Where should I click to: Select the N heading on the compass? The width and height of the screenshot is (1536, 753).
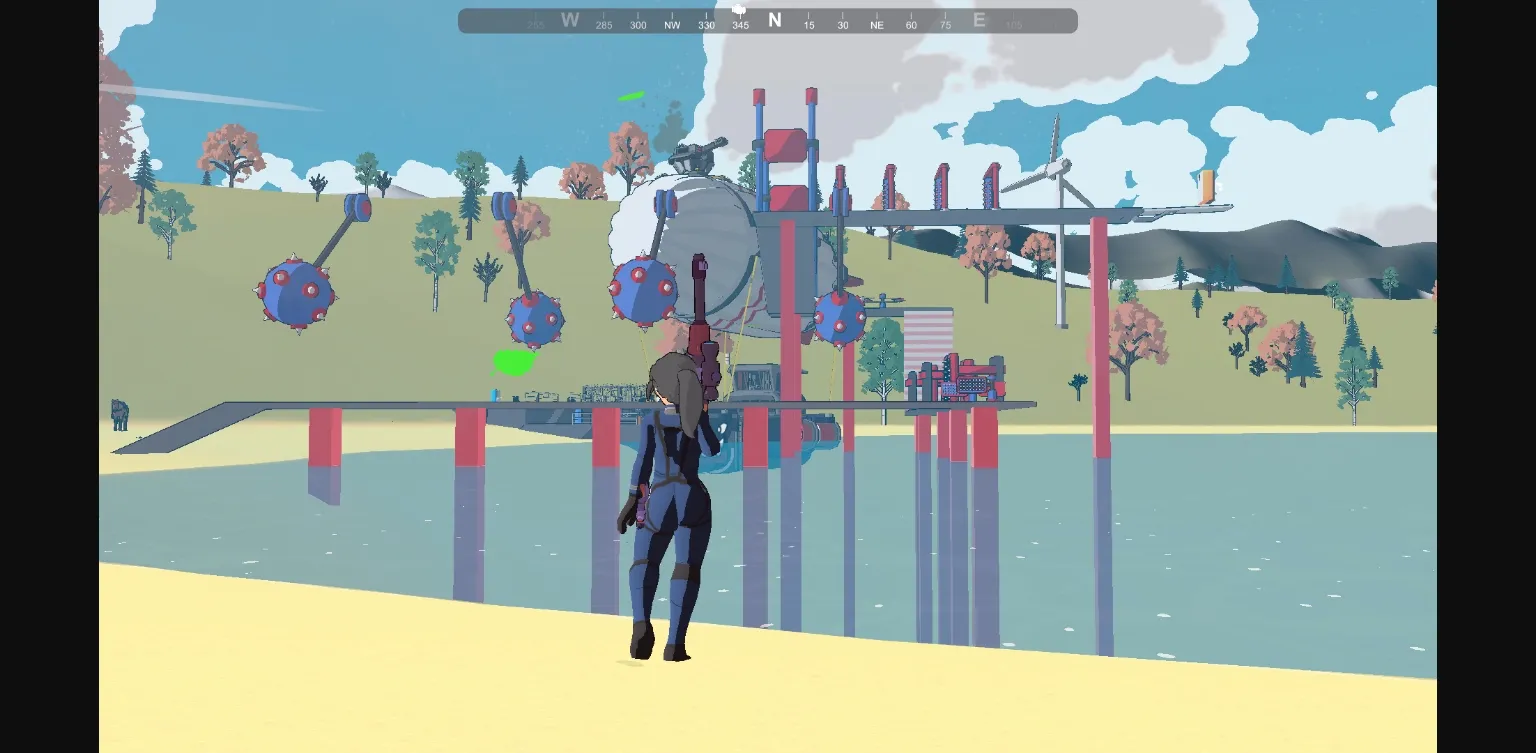click(775, 20)
